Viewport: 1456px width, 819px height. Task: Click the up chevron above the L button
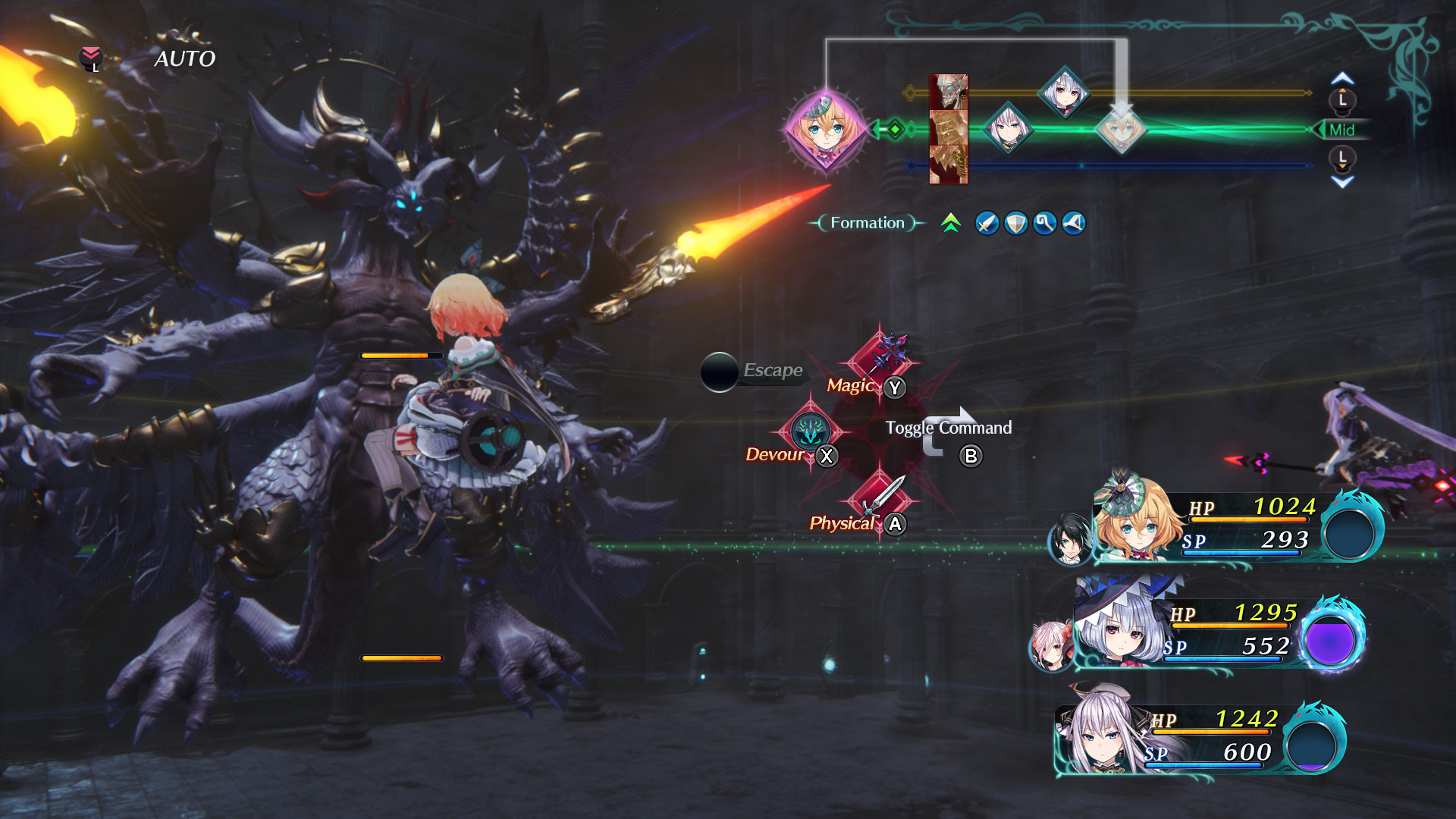click(1341, 78)
